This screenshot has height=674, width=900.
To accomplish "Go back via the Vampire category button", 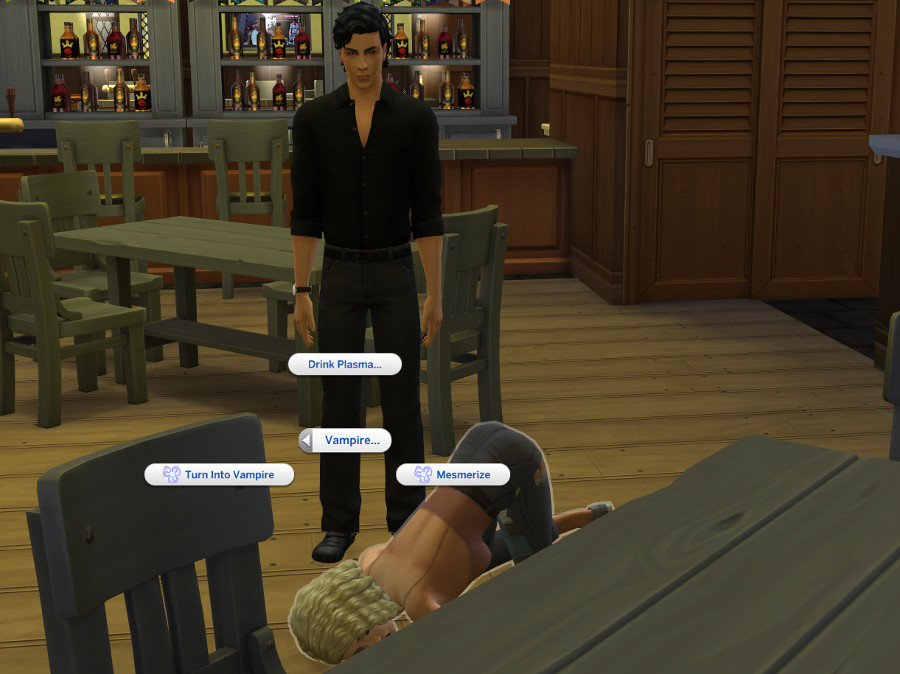I will [x=345, y=440].
